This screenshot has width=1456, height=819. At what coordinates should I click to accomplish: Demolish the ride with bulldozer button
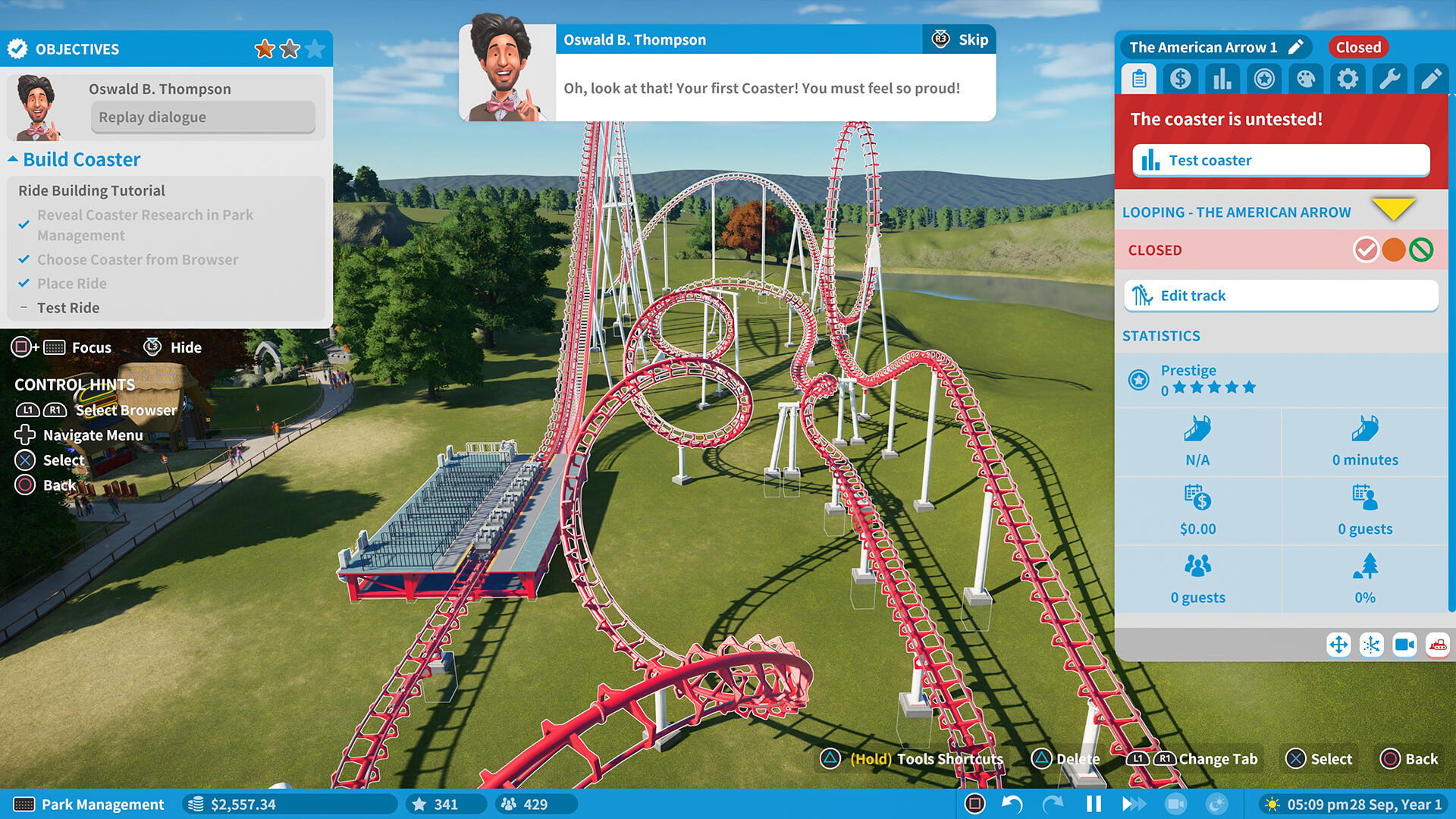point(1437,645)
